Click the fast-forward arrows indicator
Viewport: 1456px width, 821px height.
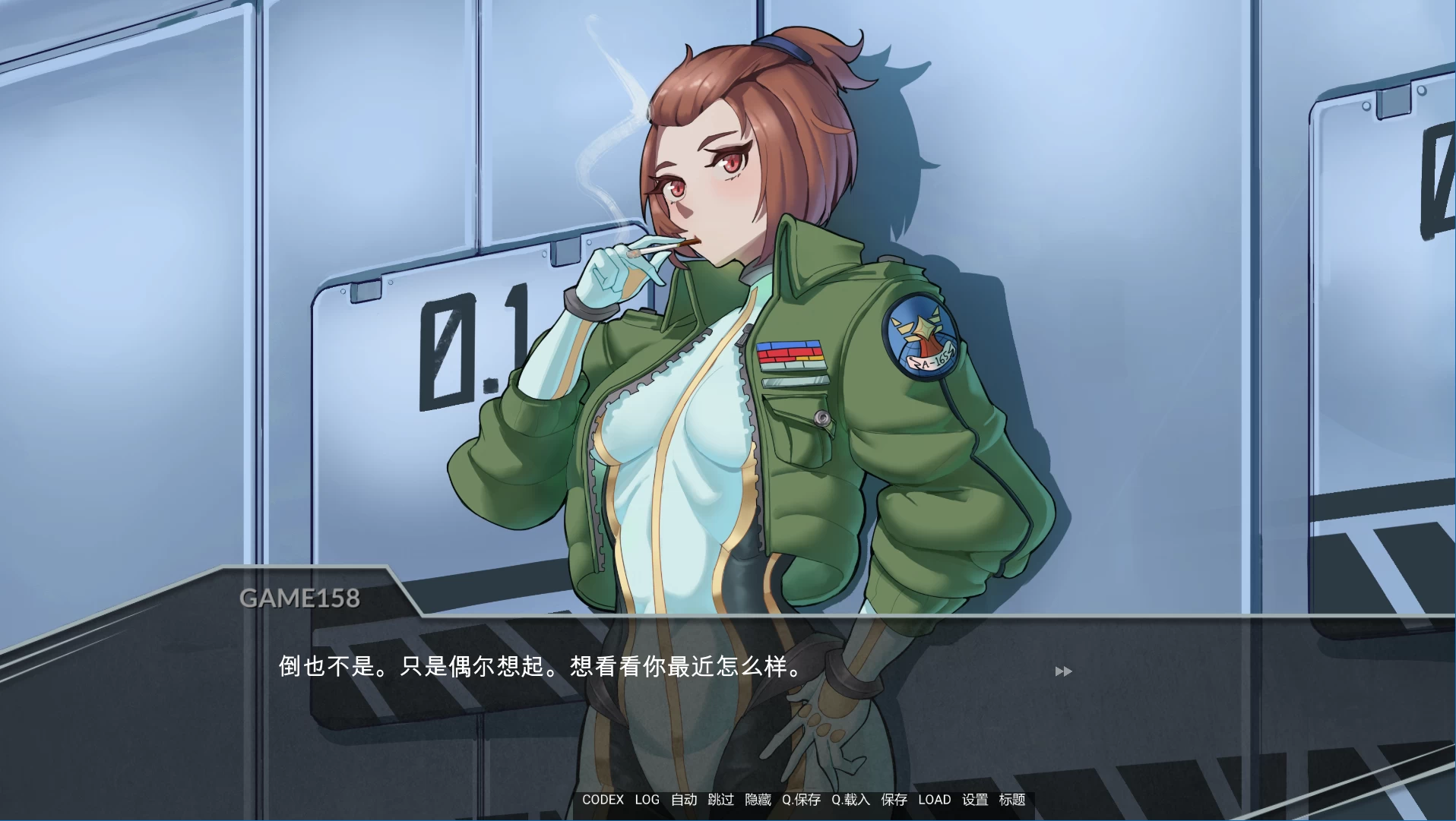[1064, 671]
